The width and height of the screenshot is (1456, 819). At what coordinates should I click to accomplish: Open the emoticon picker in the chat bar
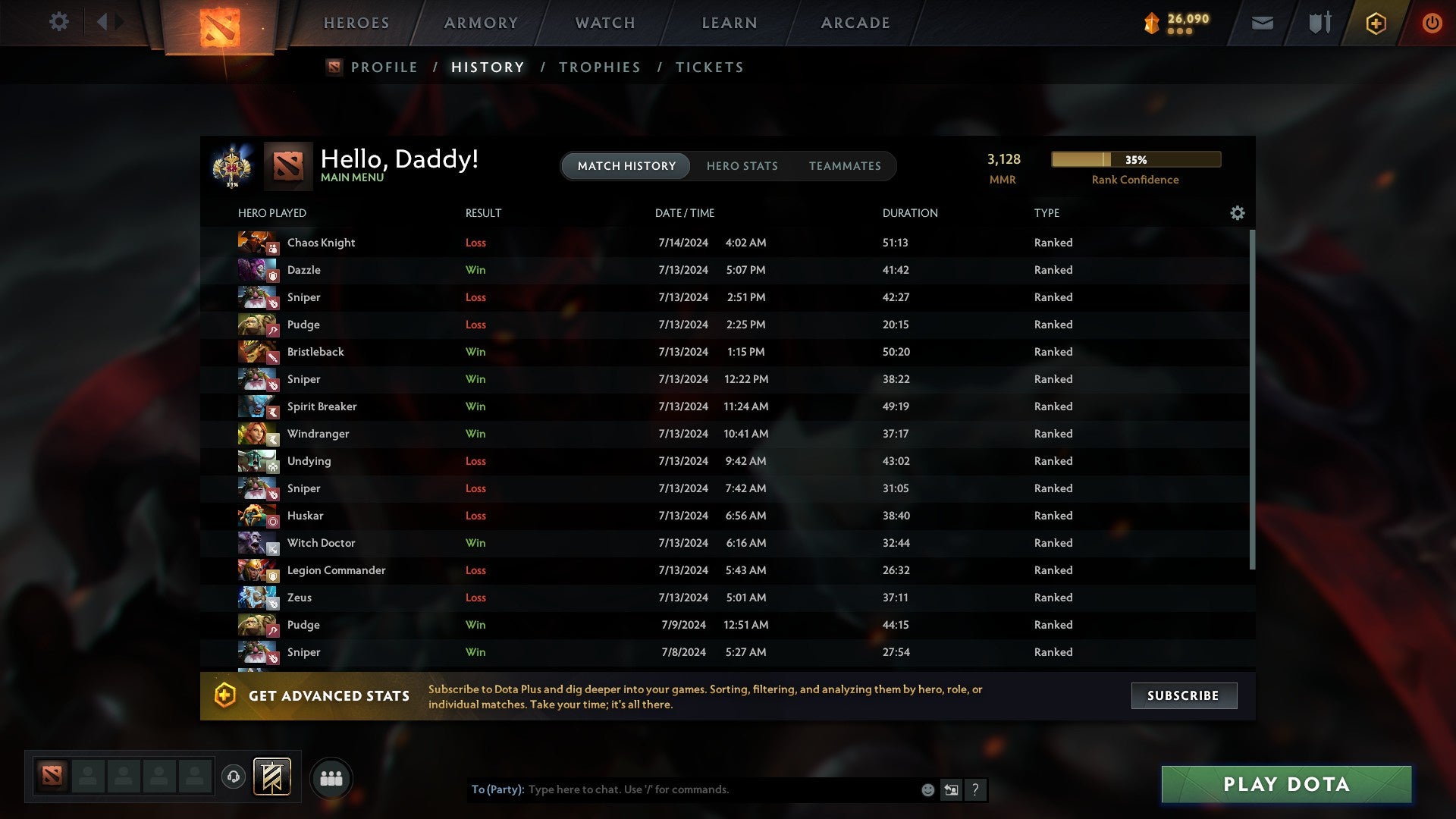(x=927, y=789)
